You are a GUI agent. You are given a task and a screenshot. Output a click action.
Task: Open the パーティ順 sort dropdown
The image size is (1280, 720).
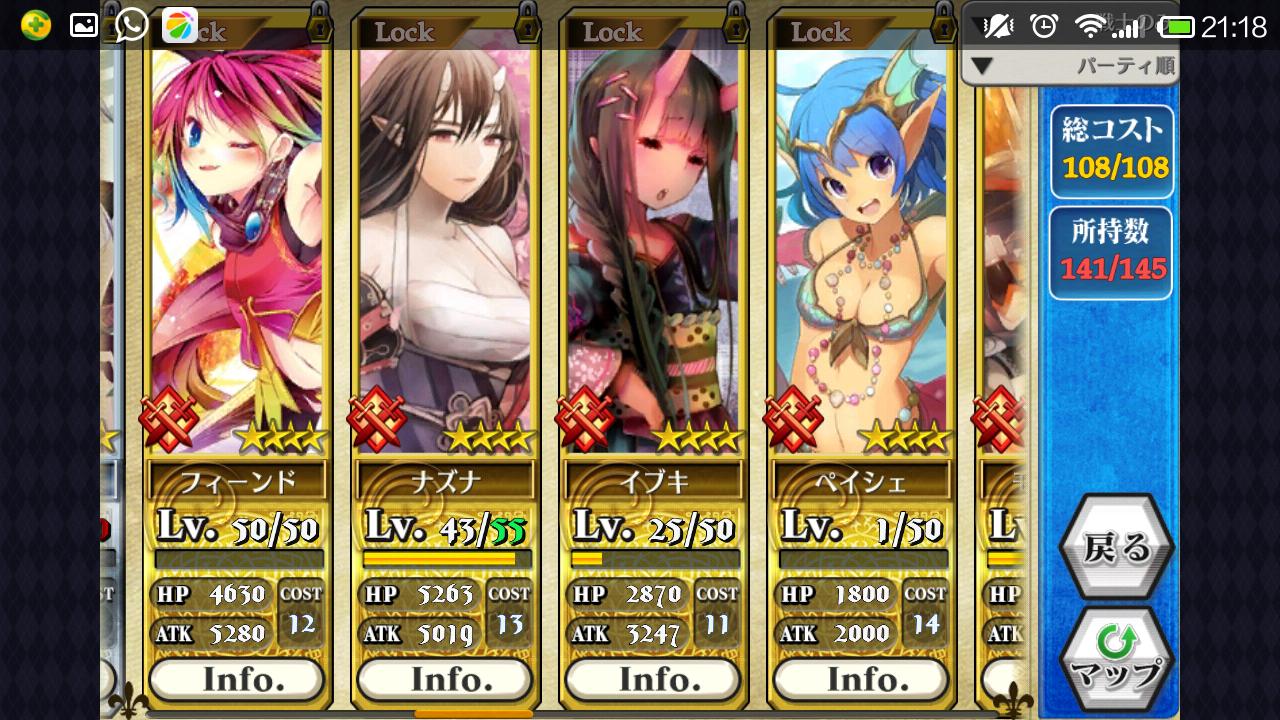1070,67
